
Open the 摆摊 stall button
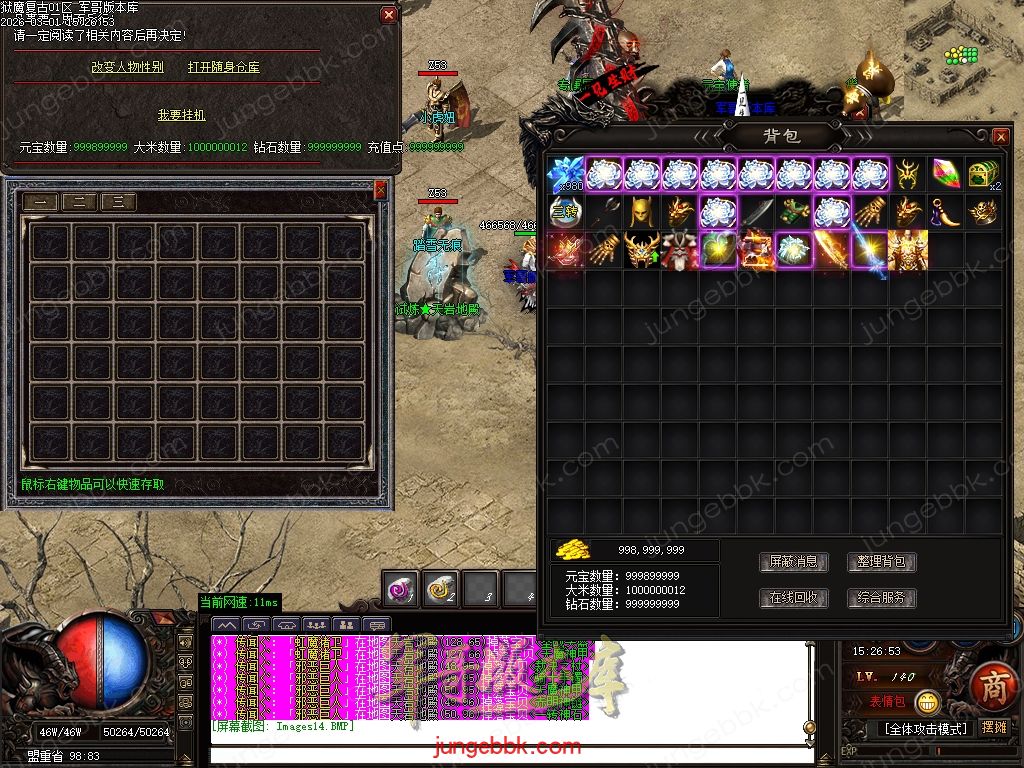pos(995,727)
